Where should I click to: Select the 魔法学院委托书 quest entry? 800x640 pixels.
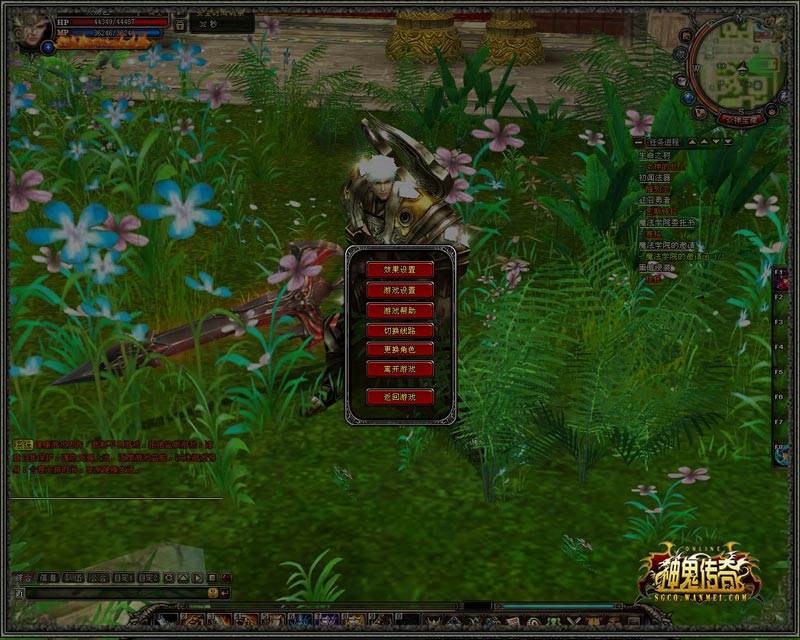coord(663,221)
